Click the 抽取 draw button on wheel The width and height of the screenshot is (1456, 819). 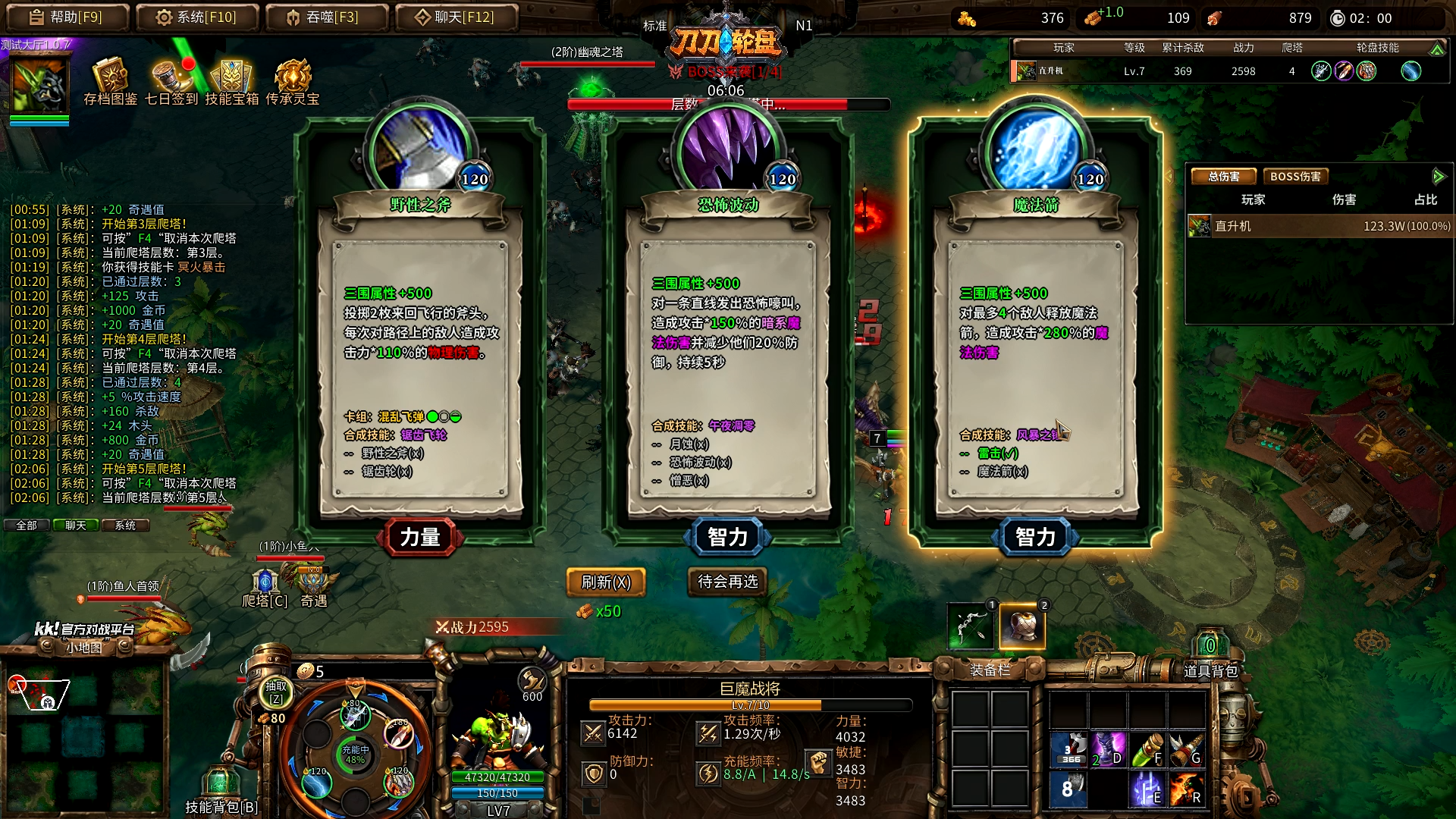tap(276, 692)
